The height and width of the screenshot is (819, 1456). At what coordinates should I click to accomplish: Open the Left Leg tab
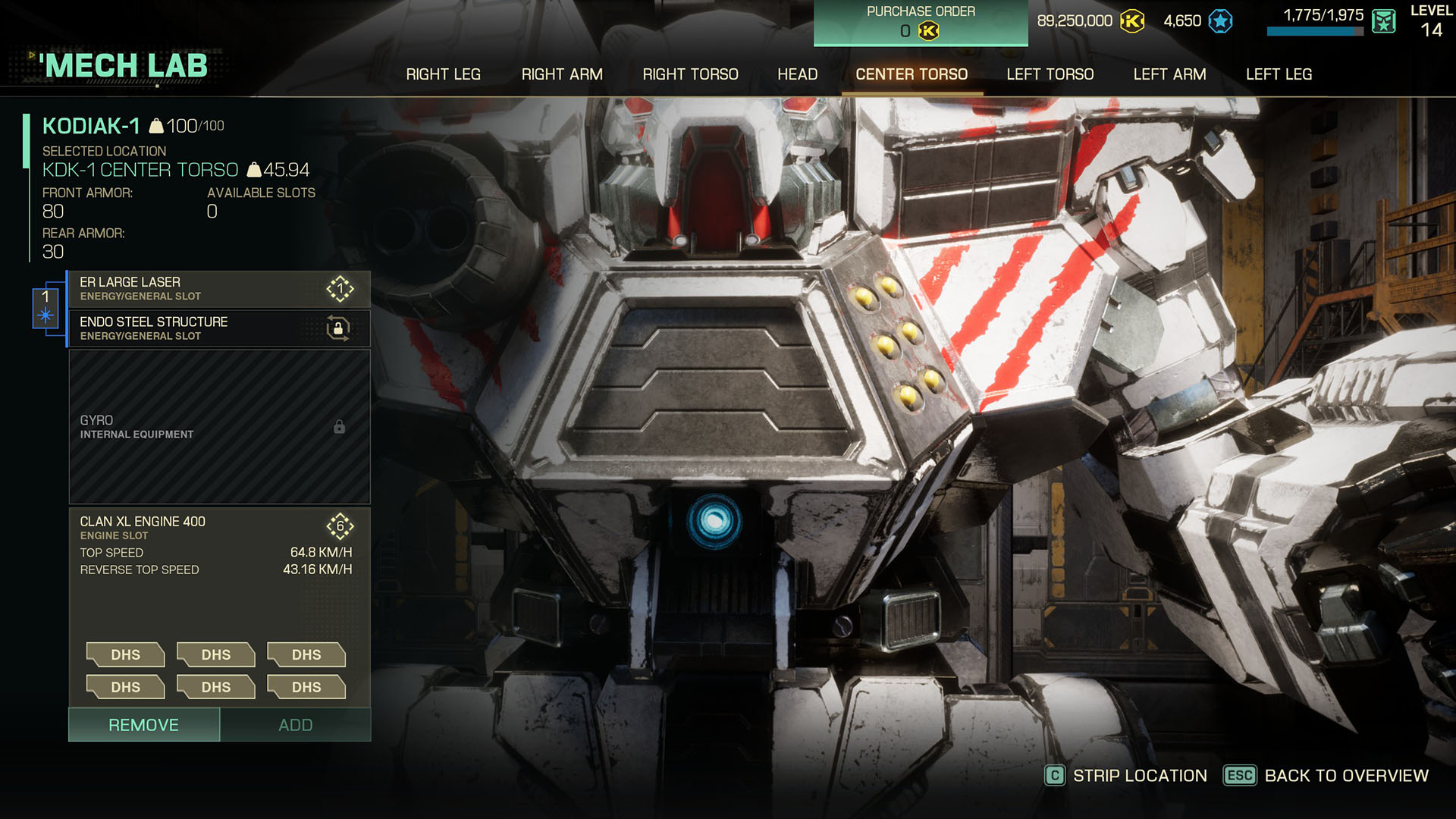point(1279,74)
